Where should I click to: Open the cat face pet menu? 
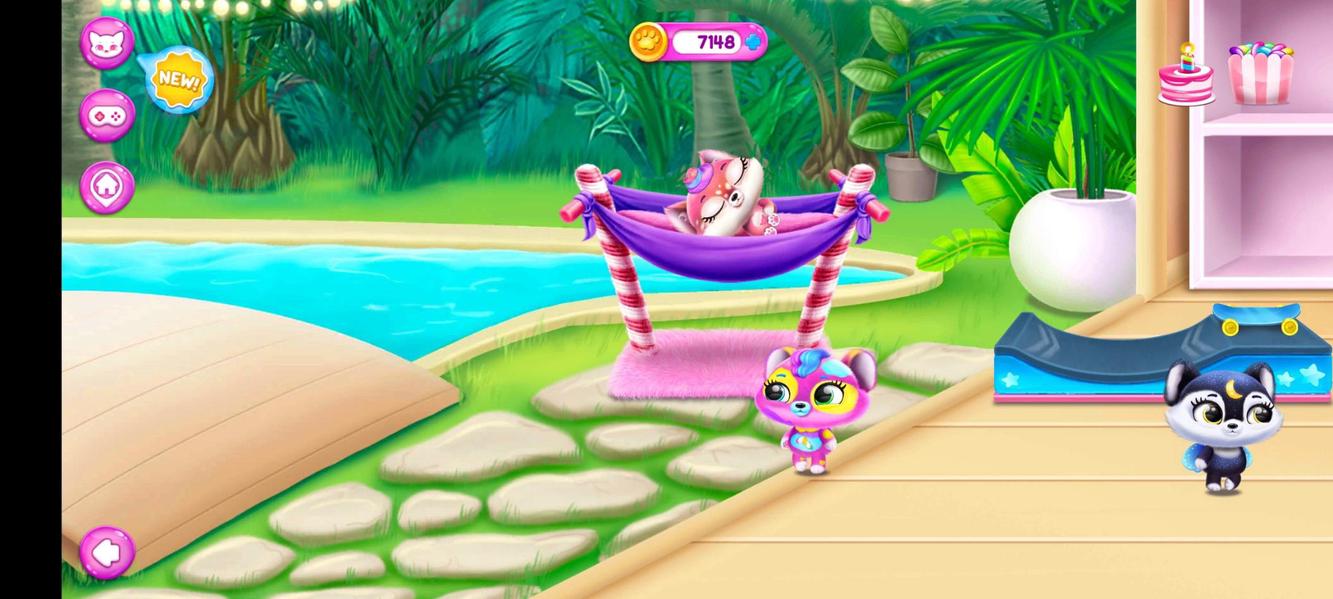tap(106, 43)
